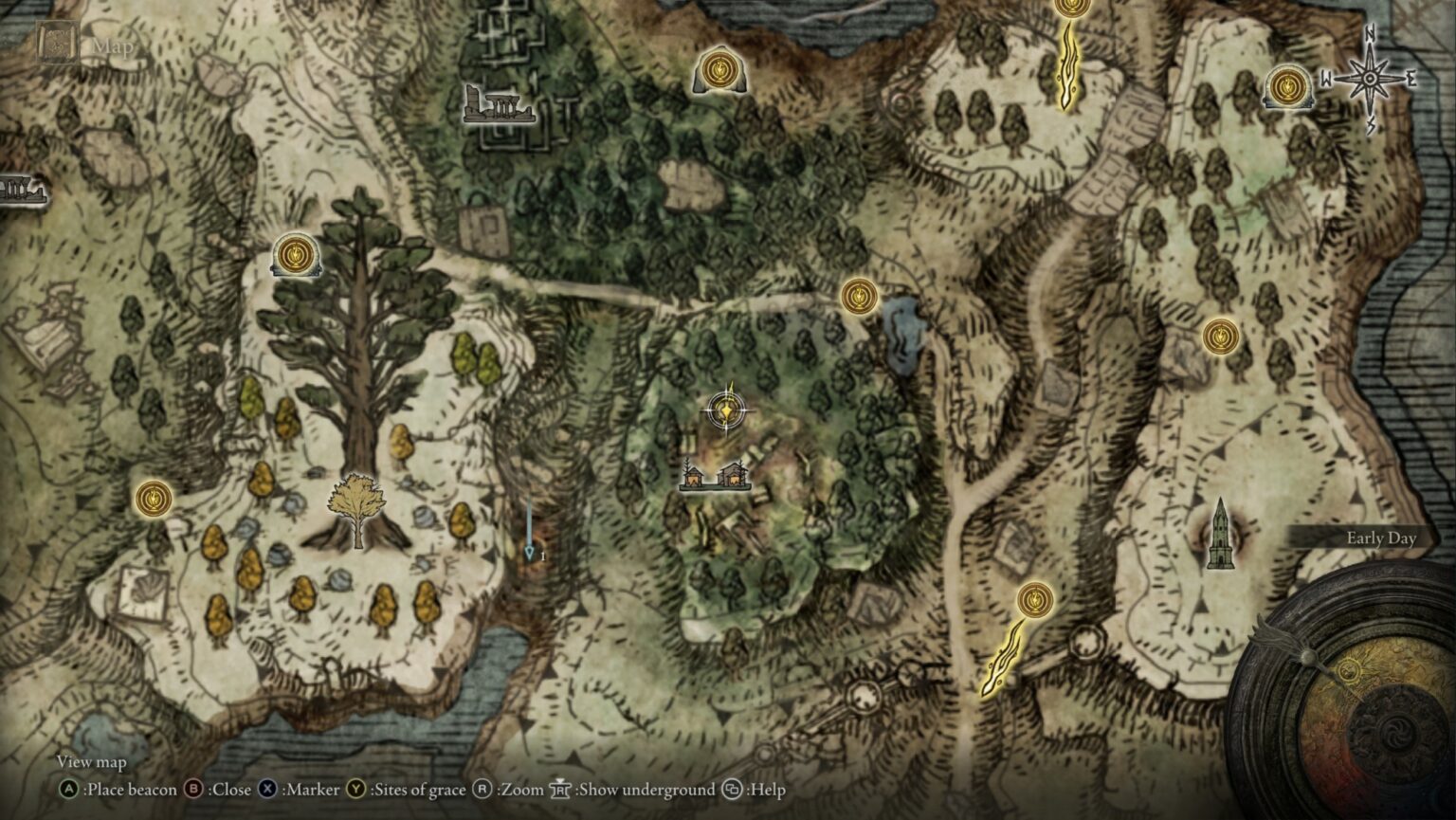Click the player position crosshair marker
The width and height of the screenshot is (1456, 820).
725,410
